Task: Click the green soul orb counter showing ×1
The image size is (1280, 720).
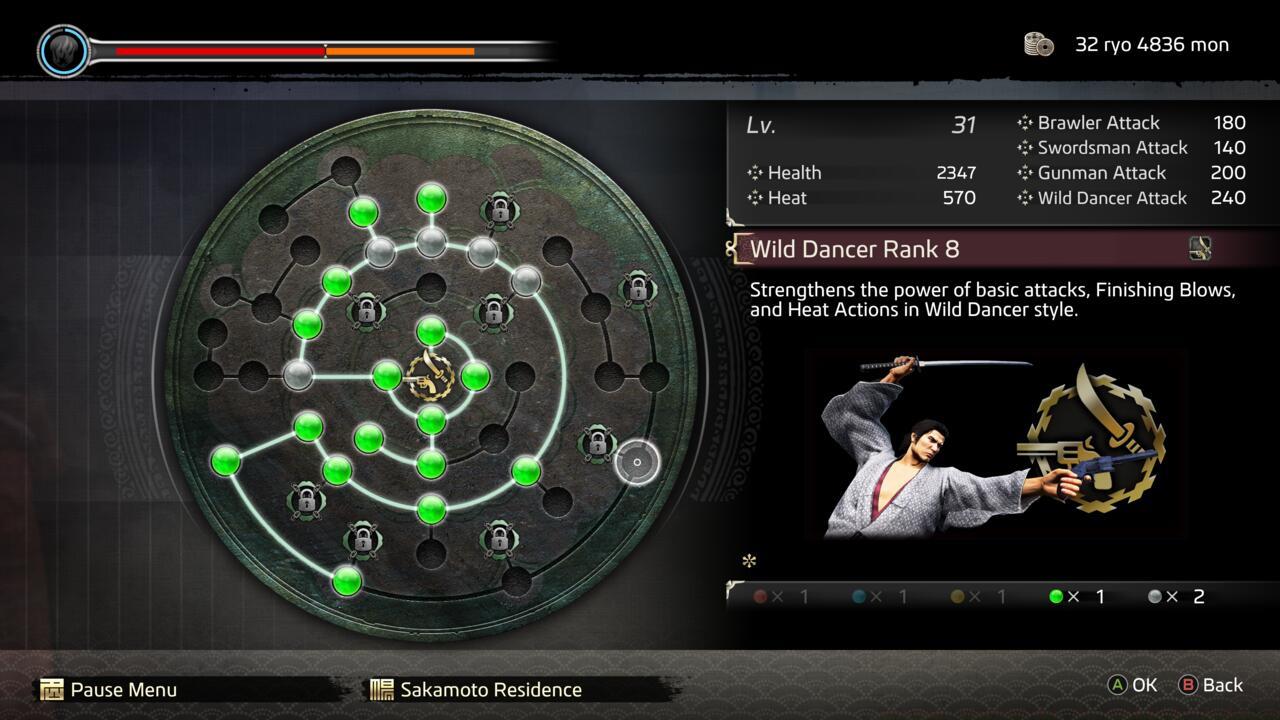Action: click(x=1055, y=596)
